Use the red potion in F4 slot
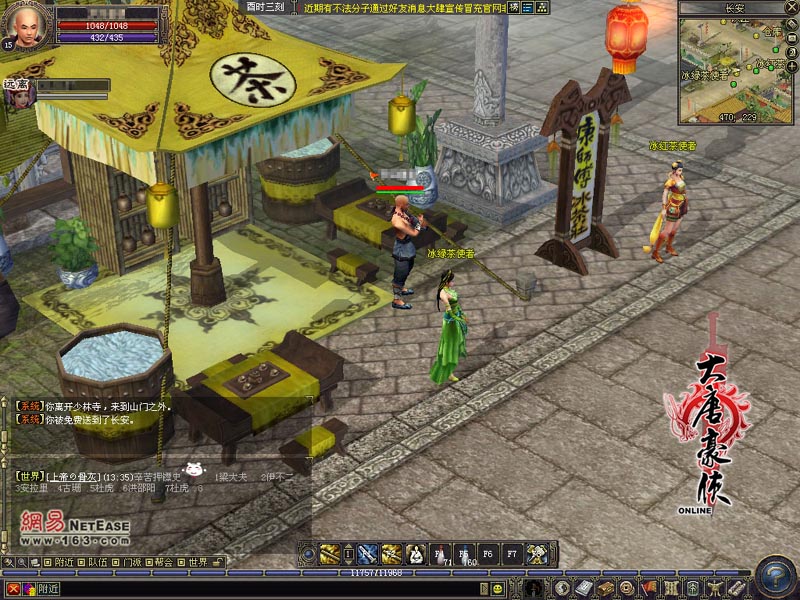 pos(442,553)
